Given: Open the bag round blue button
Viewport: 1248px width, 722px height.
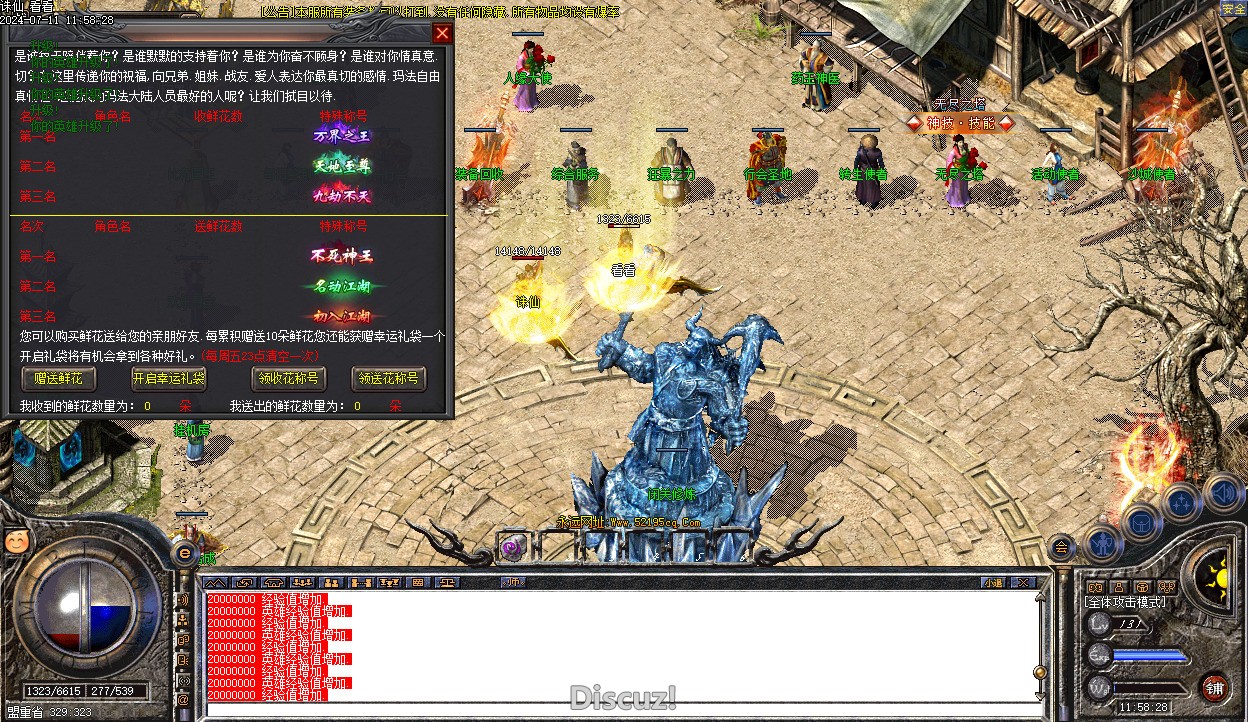Looking at the screenshot, I should pyautogui.click(x=1141, y=521).
